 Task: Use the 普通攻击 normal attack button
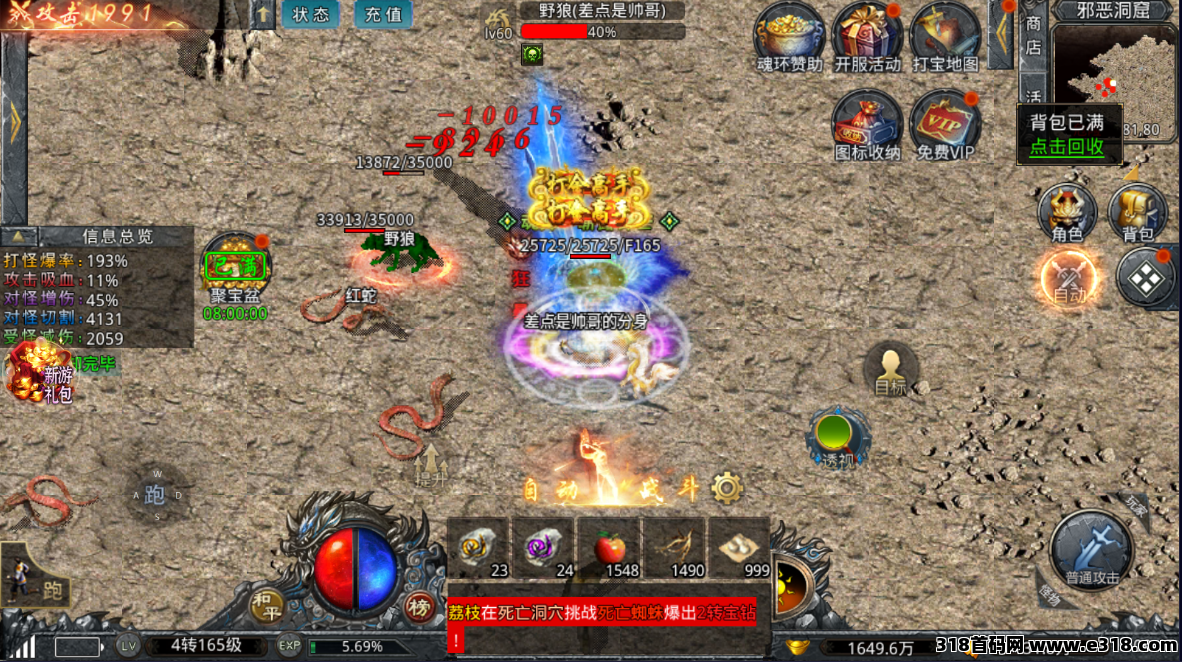tap(1091, 549)
